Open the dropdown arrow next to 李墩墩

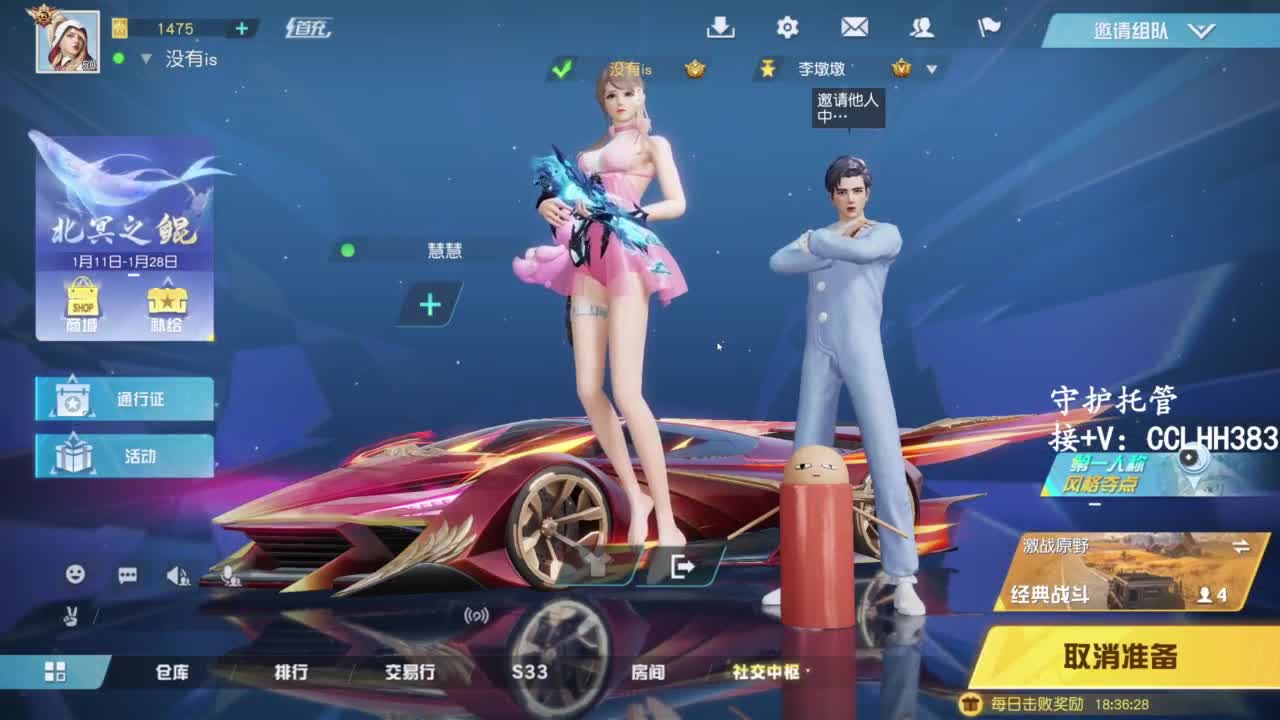[931, 70]
